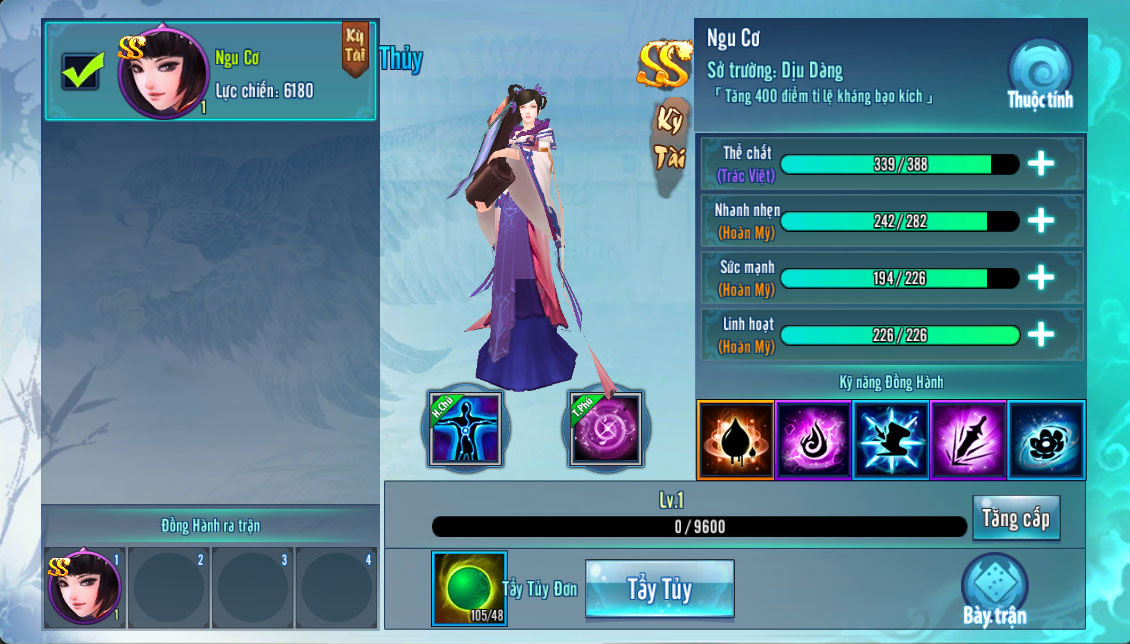View the purple spiral skill icon
Image resolution: width=1130 pixels, height=644 pixels.
604,430
